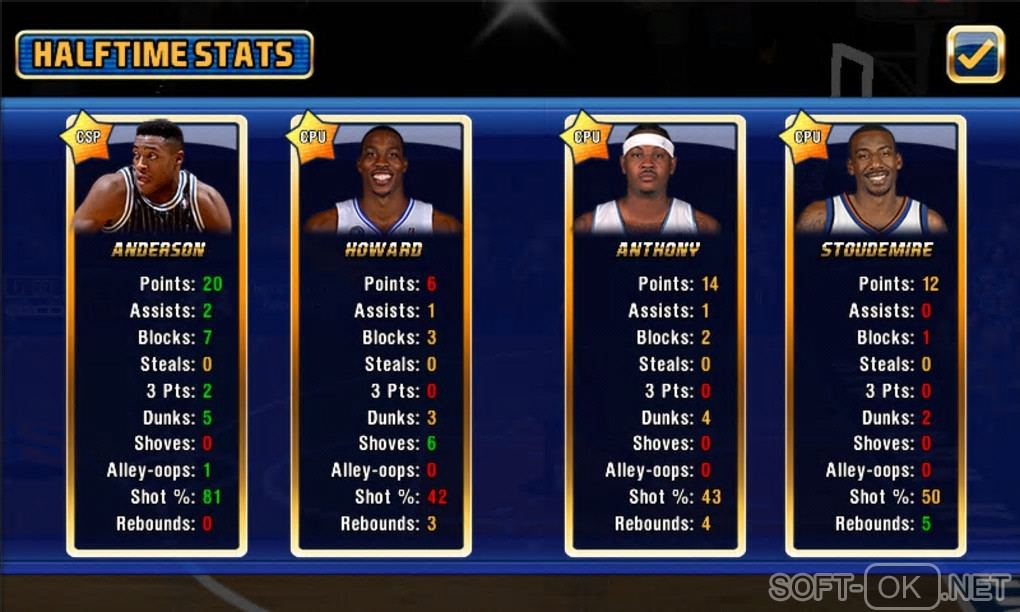Open Stoudemire's player stats card

[876, 336]
